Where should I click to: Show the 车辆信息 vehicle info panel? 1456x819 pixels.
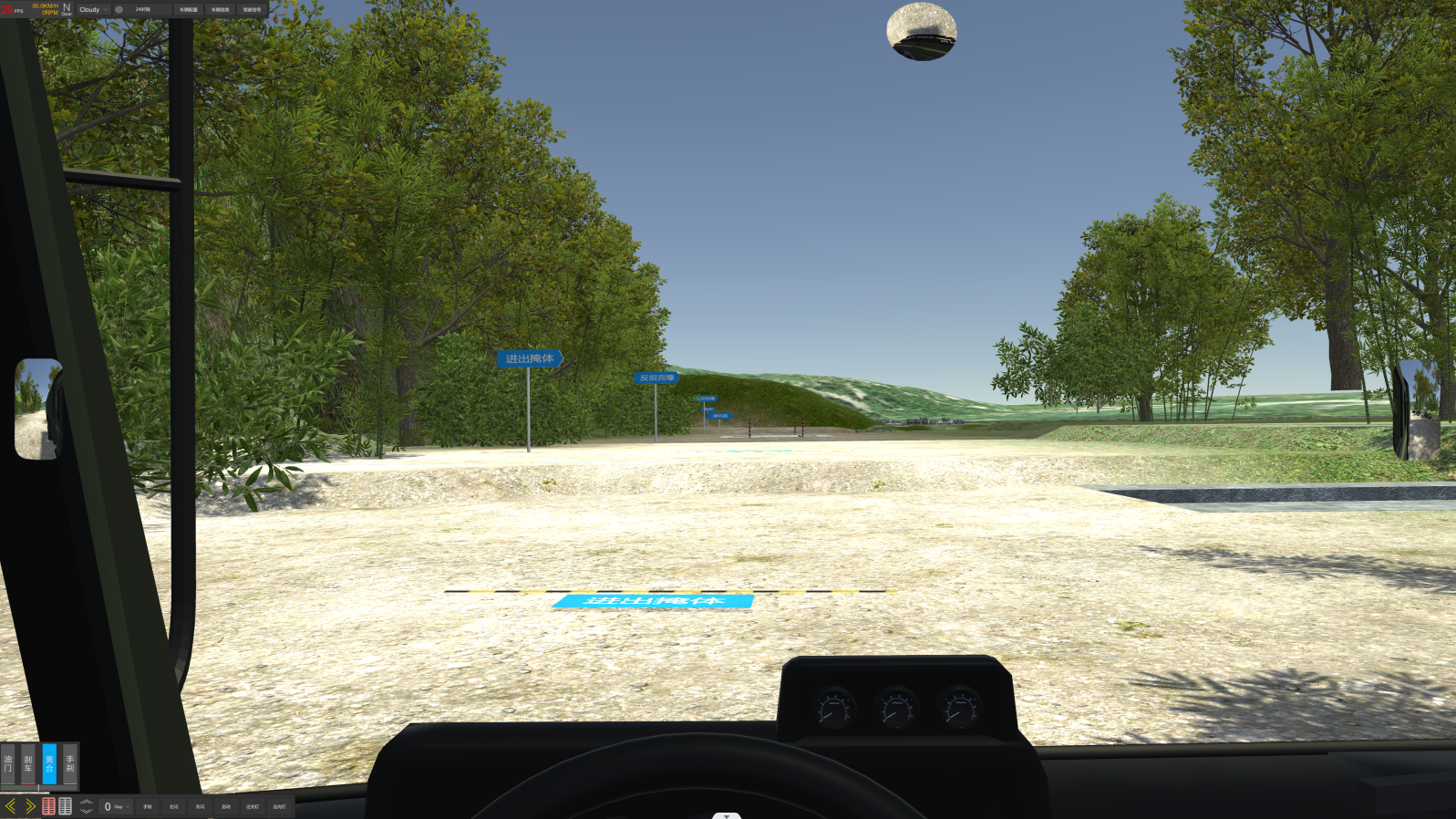[x=220, y=10]
